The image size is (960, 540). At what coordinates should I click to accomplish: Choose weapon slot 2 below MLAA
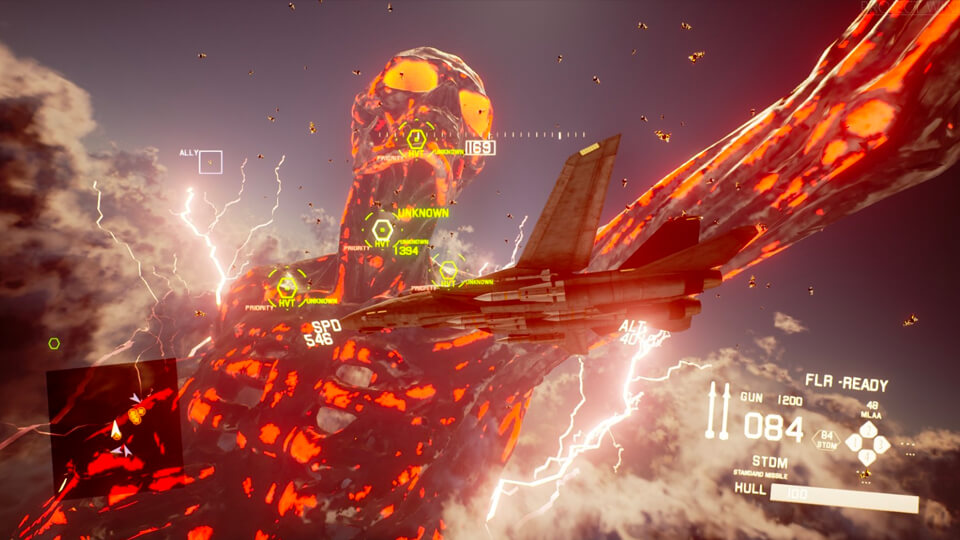pos(869,428)
